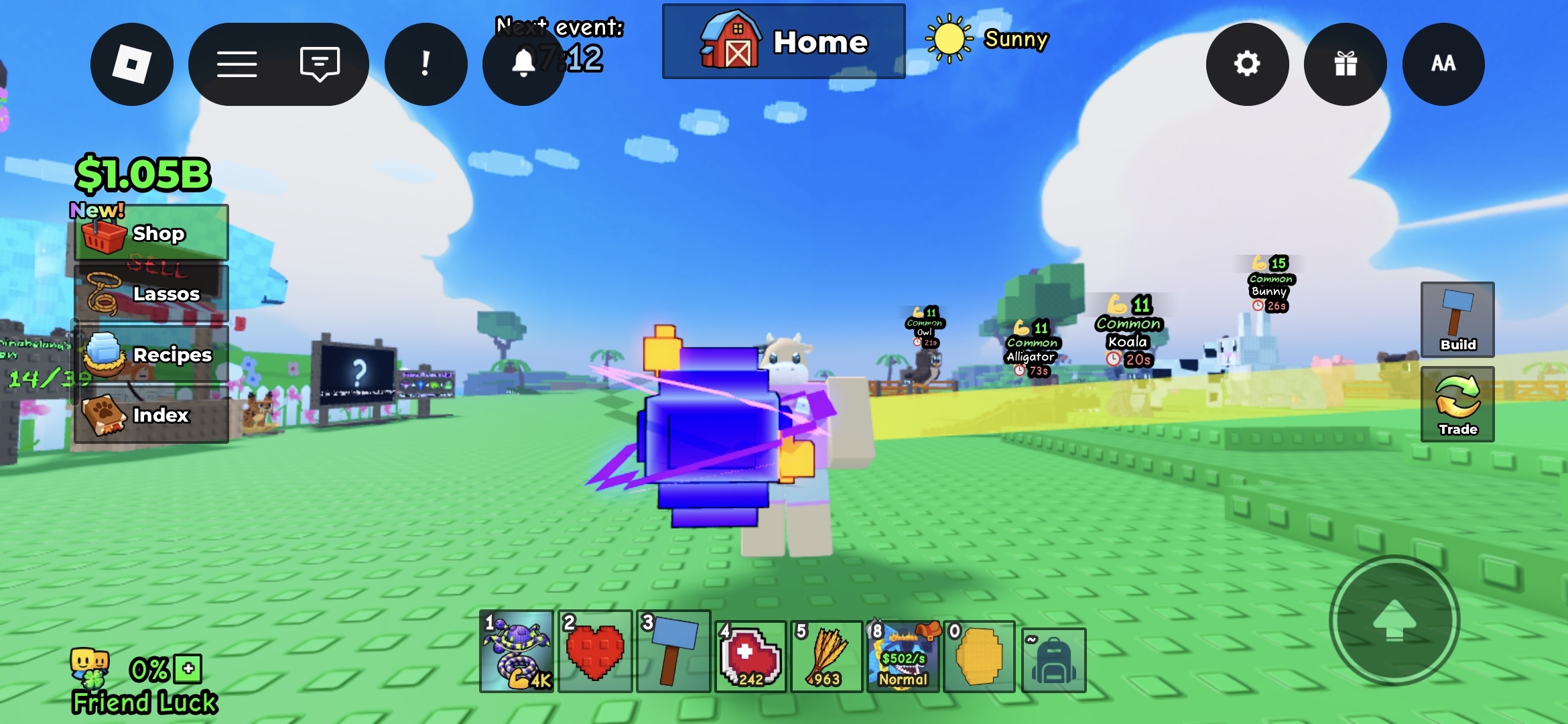
Task: Open the hamburger list menu
Action: coord(237,64)
